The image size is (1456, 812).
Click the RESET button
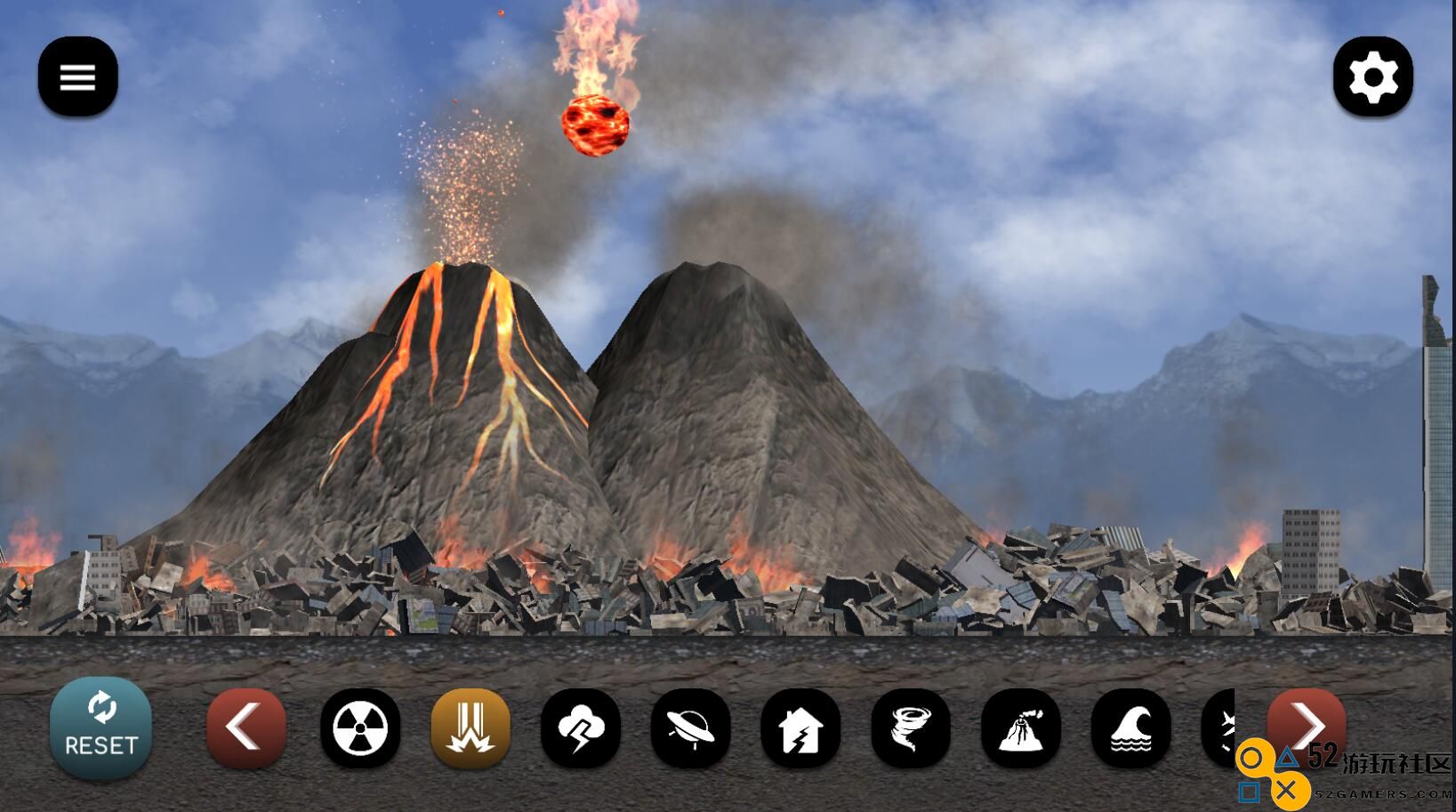[101, 728]
